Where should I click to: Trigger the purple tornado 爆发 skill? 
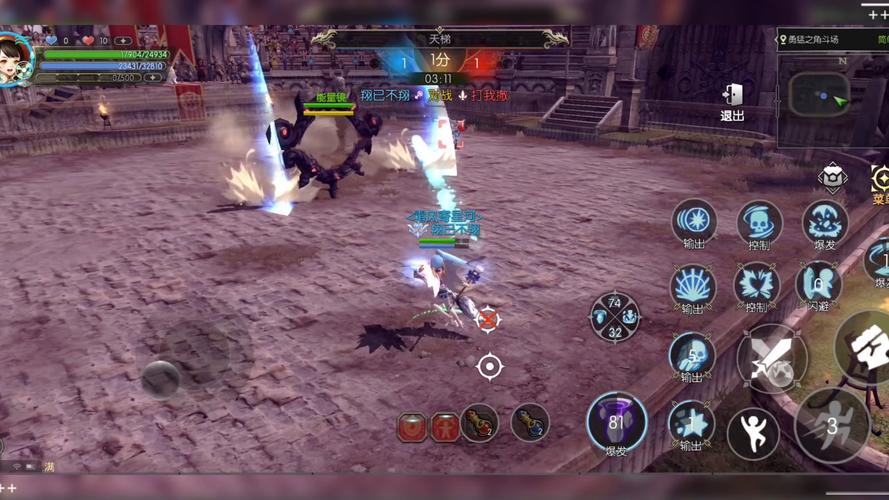[x=616, y=421]
